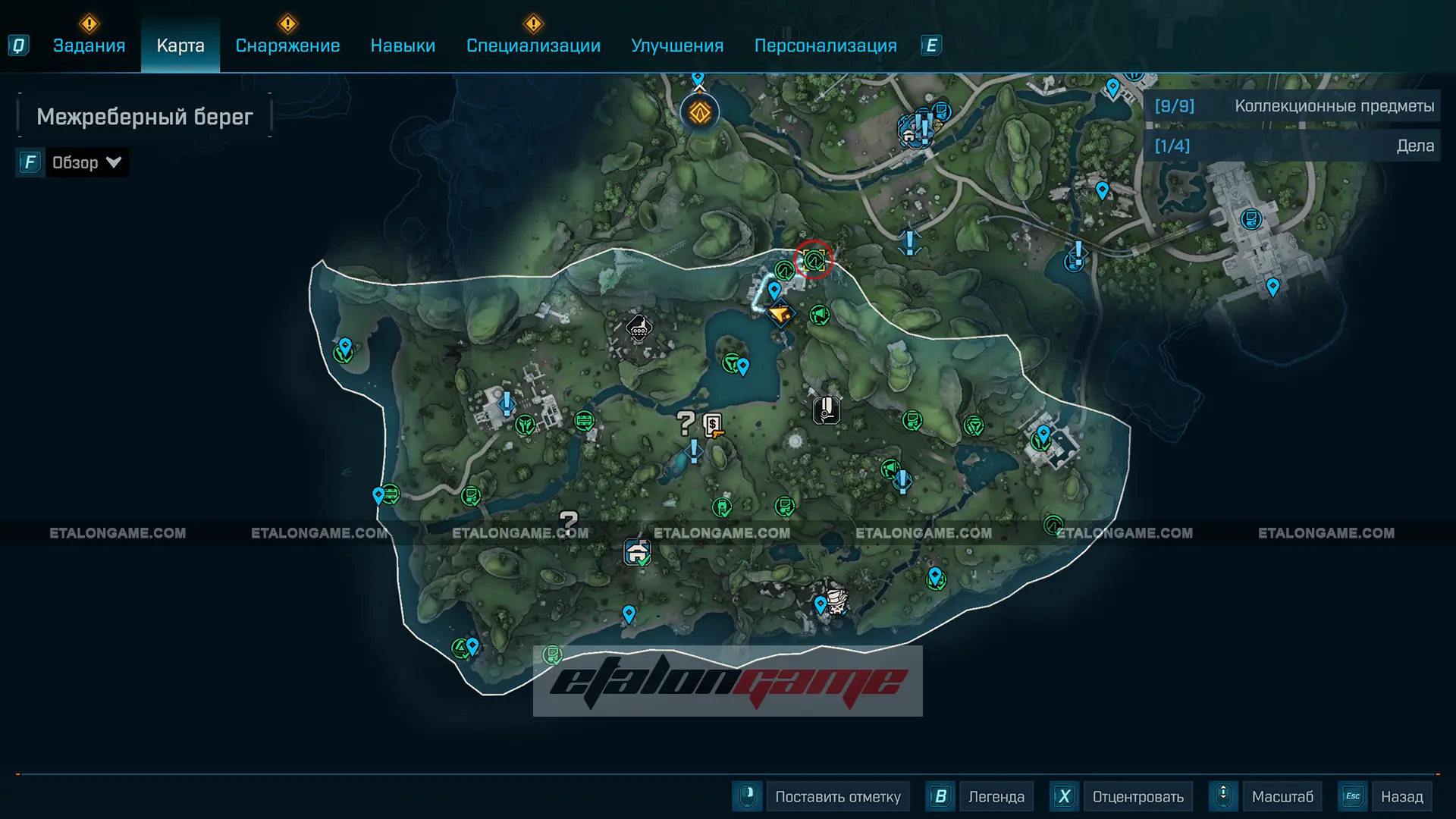This screenshot has width=1456, height=819.
Task: Click the Масштаб zoom control
Action: pos(1282,796)
